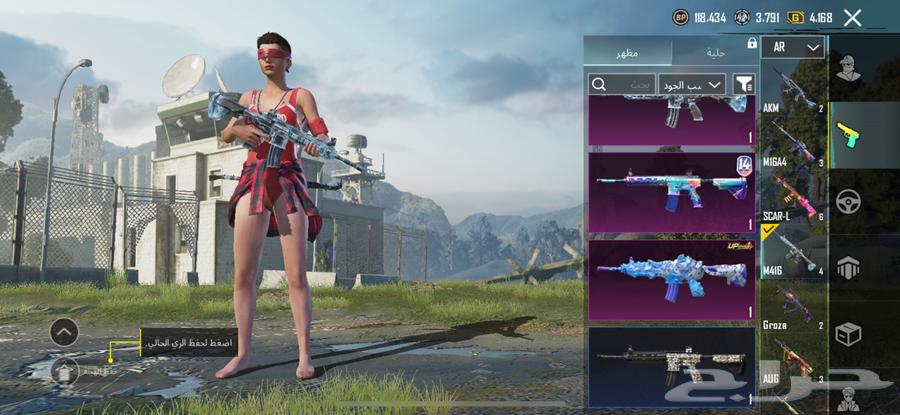Choose the SCAR-L weapon entry
This screenshot has width=900, height=415.
794,197
